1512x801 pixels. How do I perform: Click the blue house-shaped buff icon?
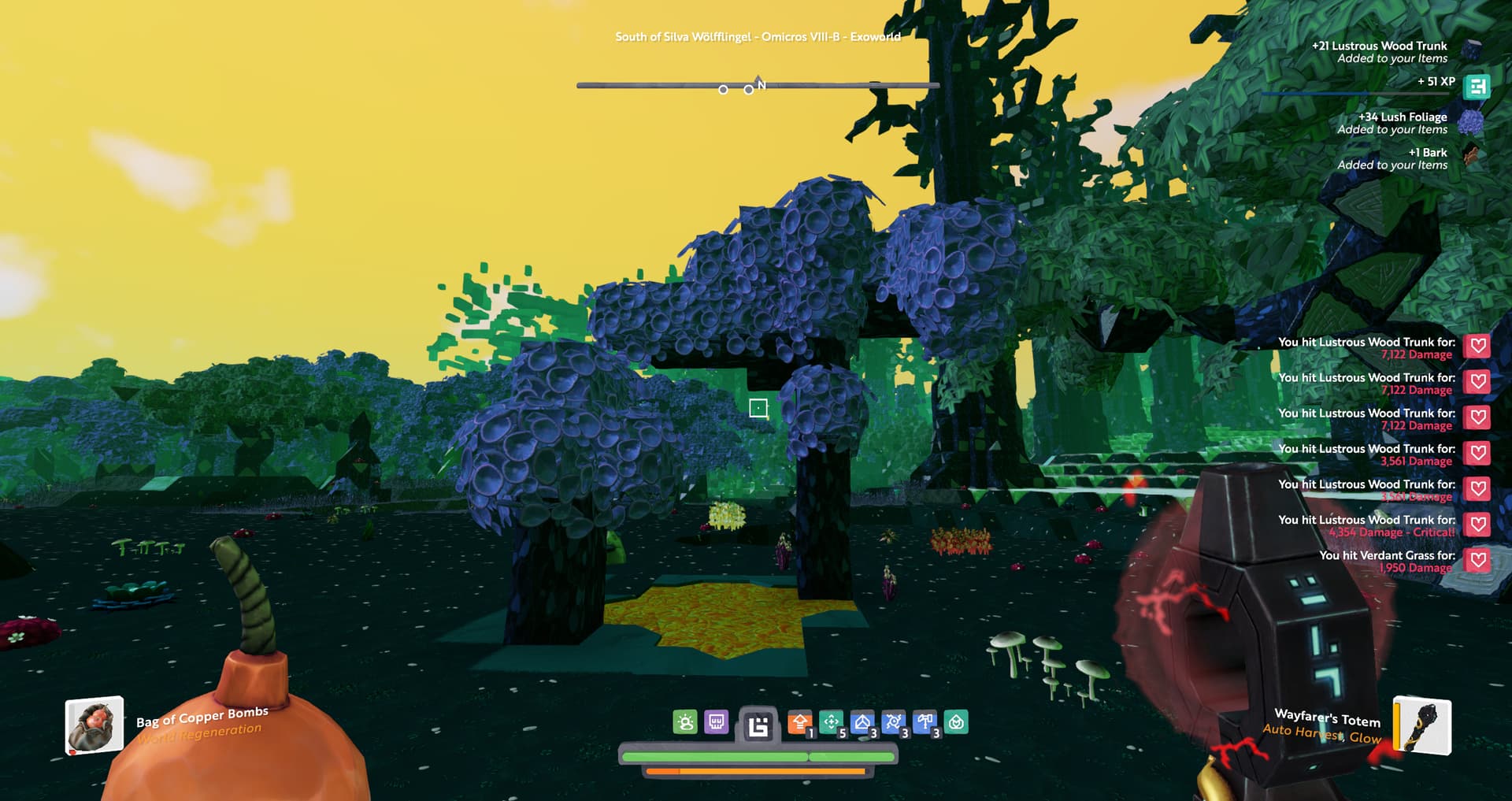tap(862, 722)
